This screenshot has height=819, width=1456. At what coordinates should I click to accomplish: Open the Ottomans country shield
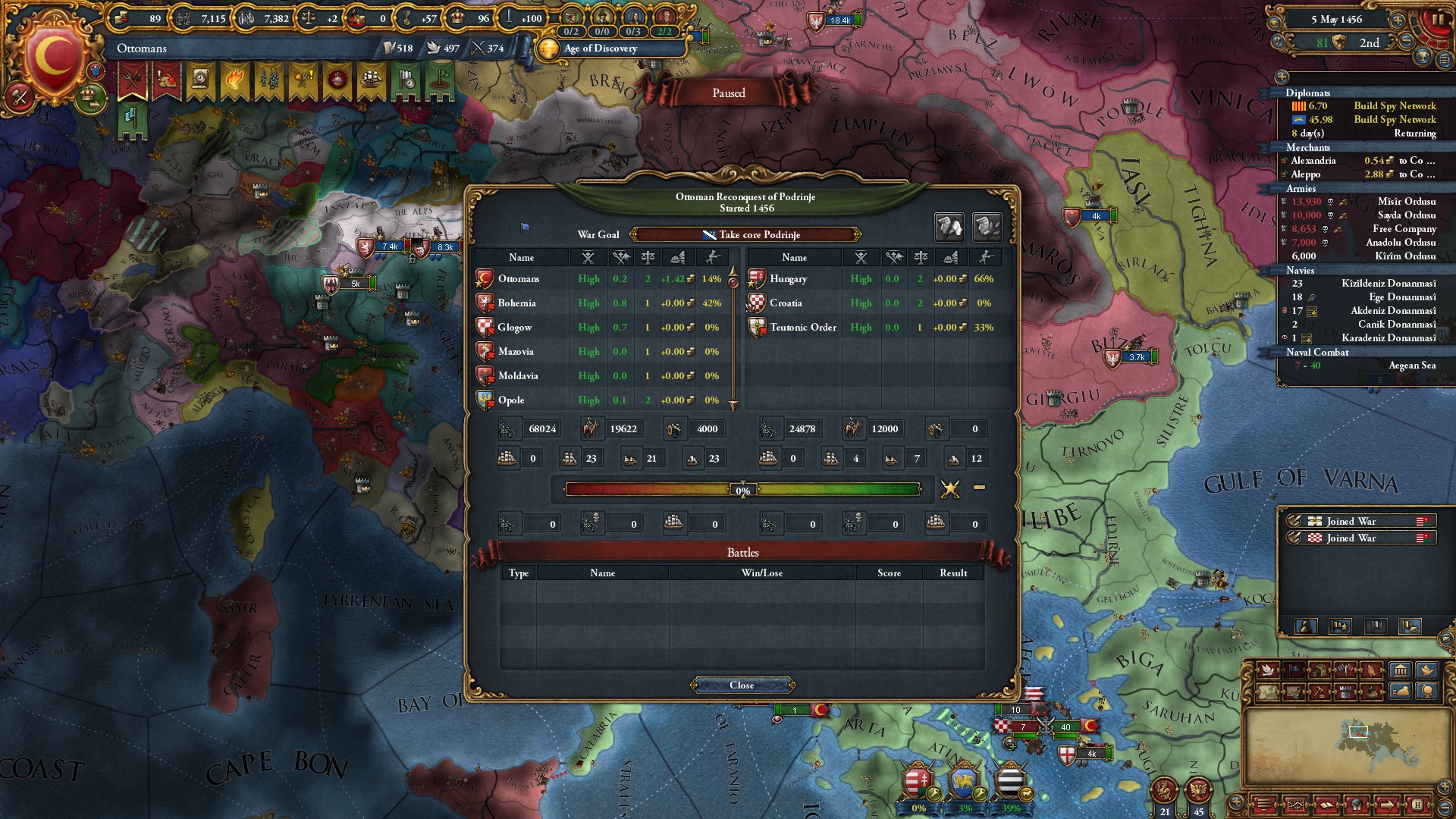click(x=53, y=57)
